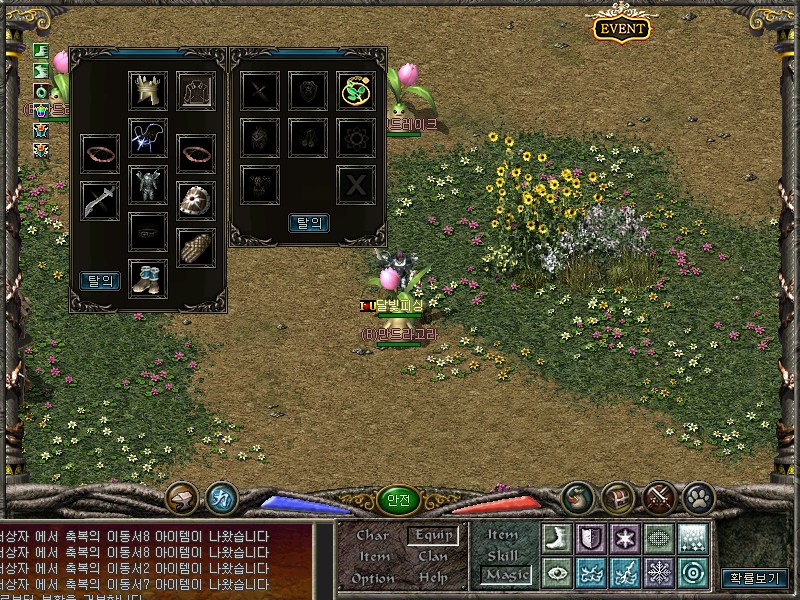Click the 확률보기 button
800x600 pixels.
[755, 577]
